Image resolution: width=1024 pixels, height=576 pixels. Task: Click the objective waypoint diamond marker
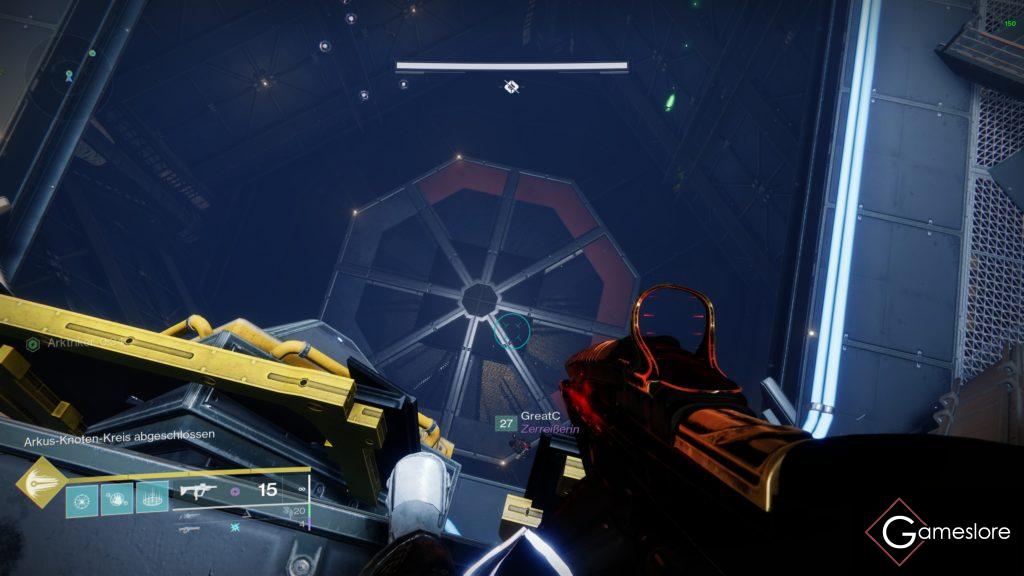pos(511,87)
